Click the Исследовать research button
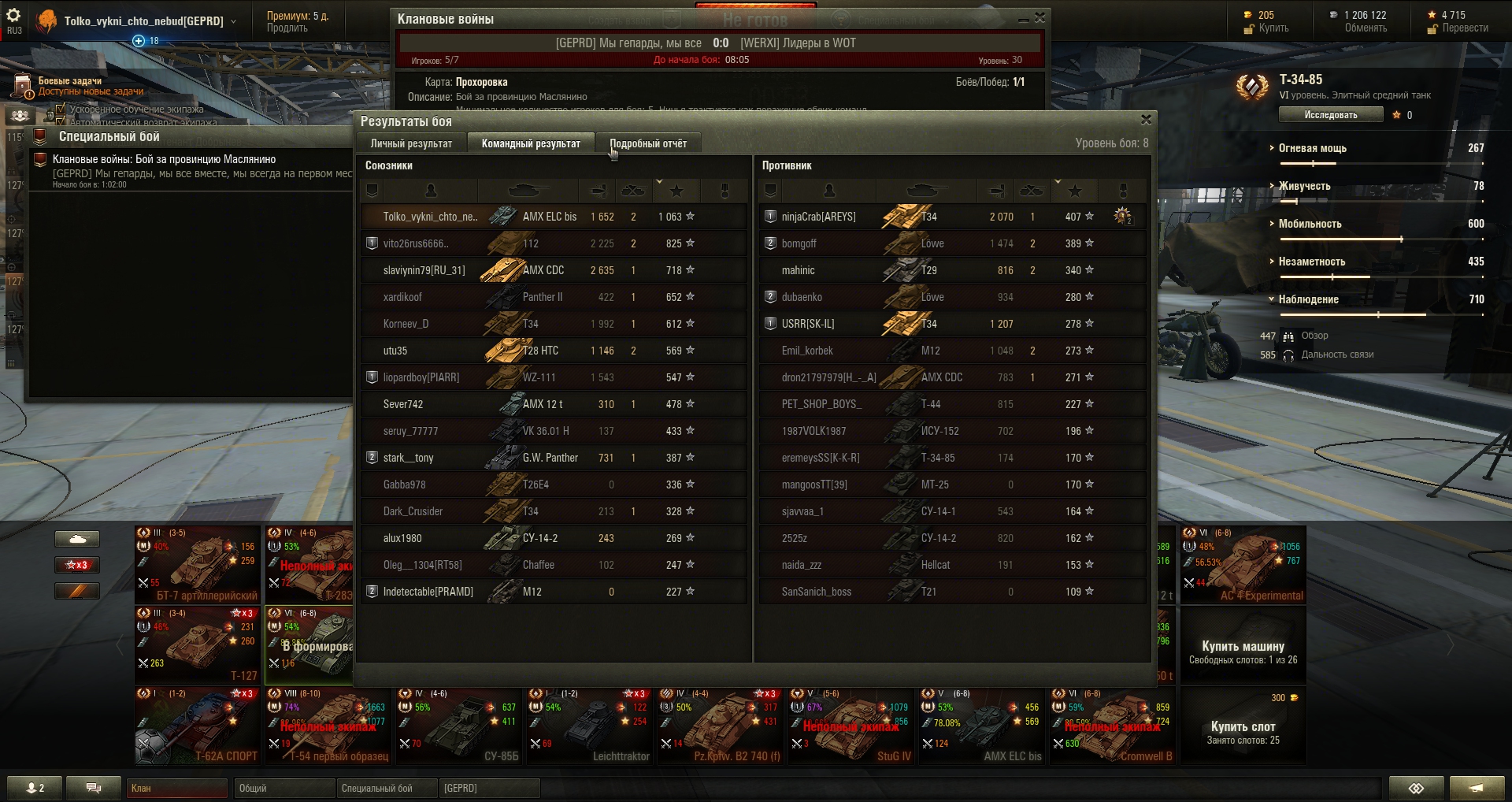Viewport: 1512px width, 802px height. [1330, 115]
